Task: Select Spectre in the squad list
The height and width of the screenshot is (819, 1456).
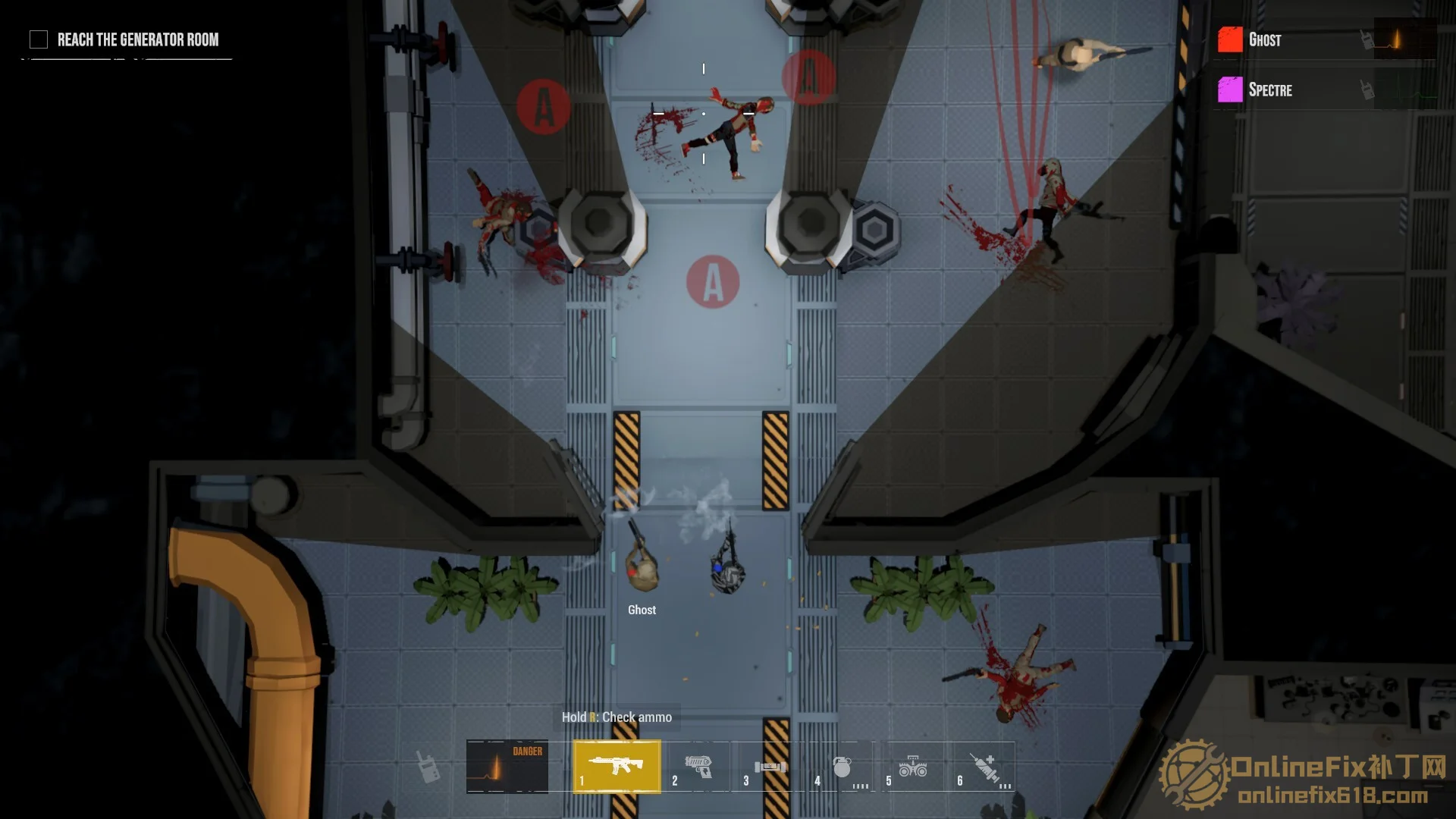Action: (x=1270, y=90)
